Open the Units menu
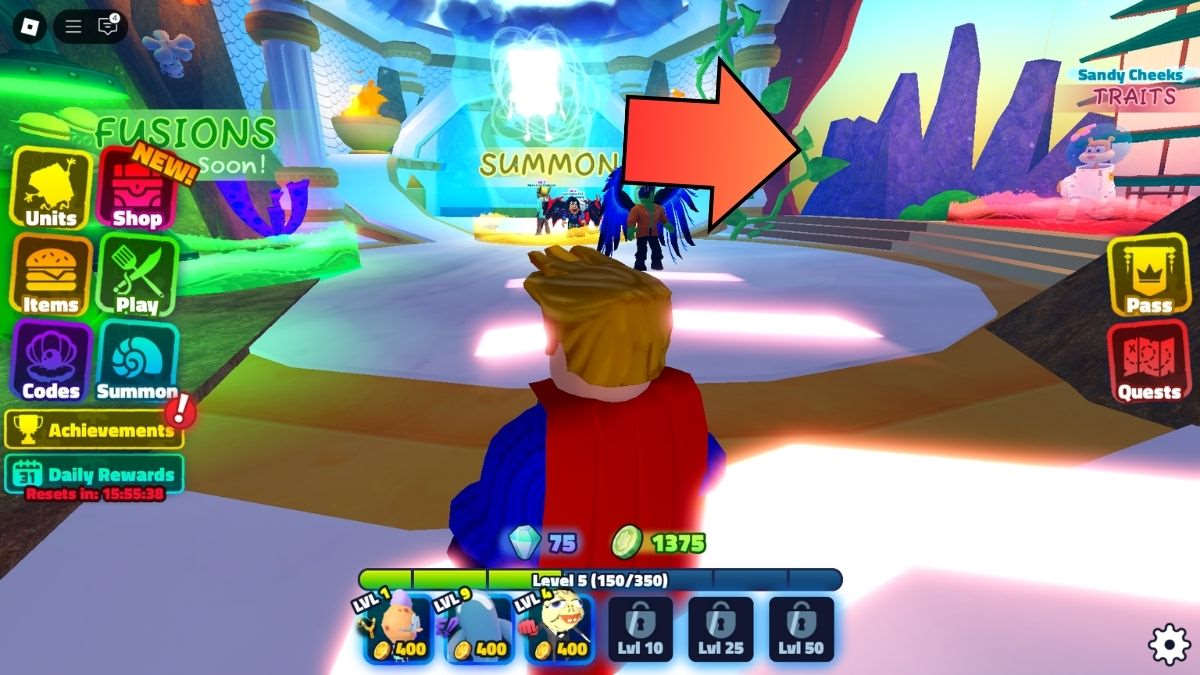Viewport: 1200px width, 675px height. 51,189
